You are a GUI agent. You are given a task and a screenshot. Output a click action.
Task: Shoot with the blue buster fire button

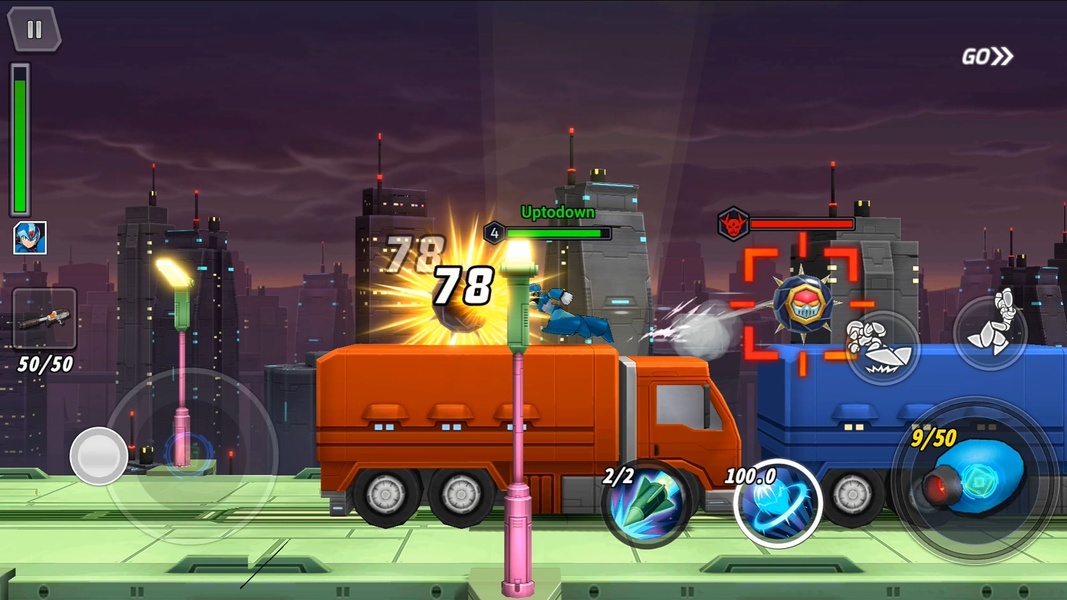click(975, 476)
